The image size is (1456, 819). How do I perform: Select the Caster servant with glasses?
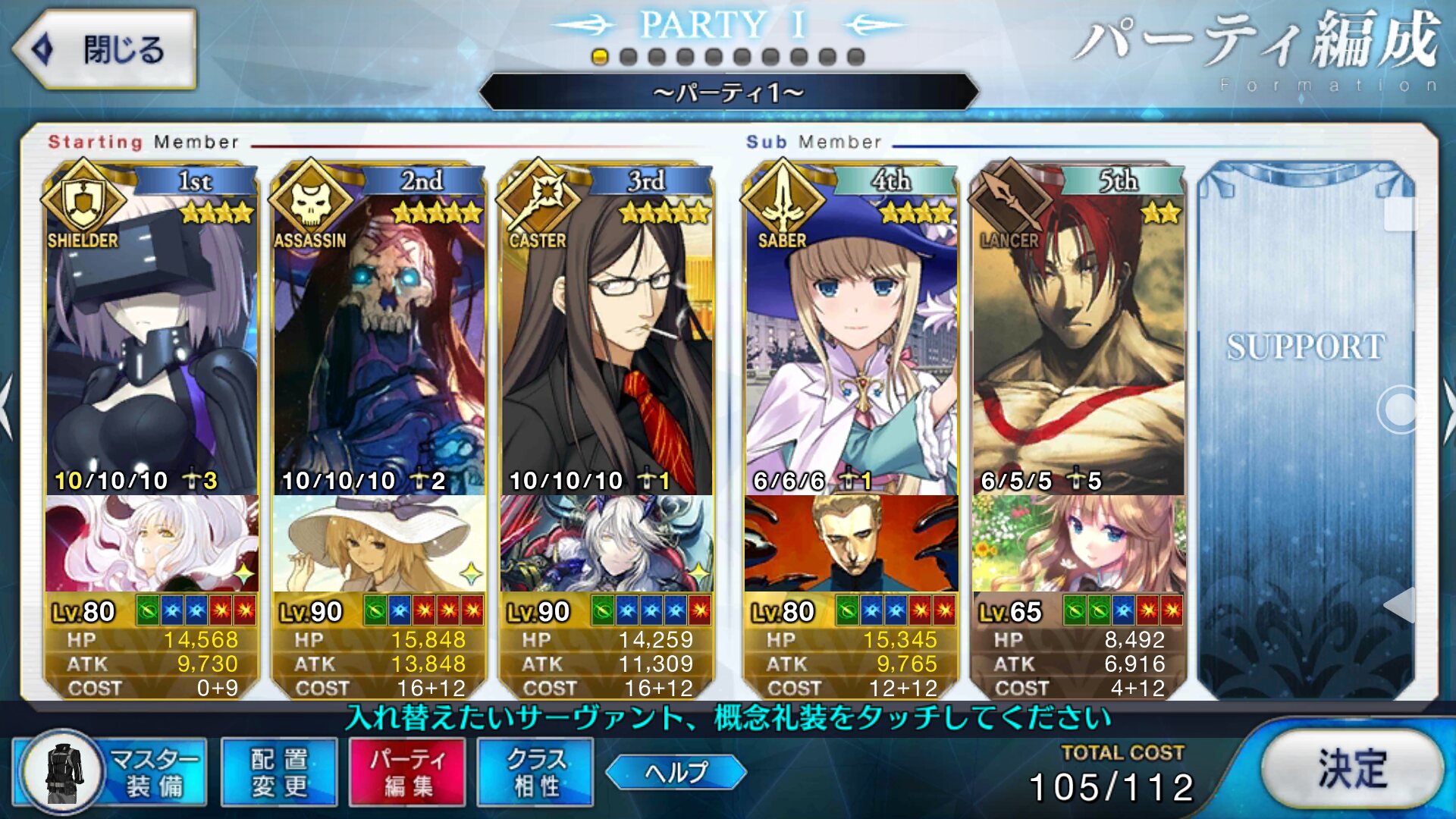607,334
